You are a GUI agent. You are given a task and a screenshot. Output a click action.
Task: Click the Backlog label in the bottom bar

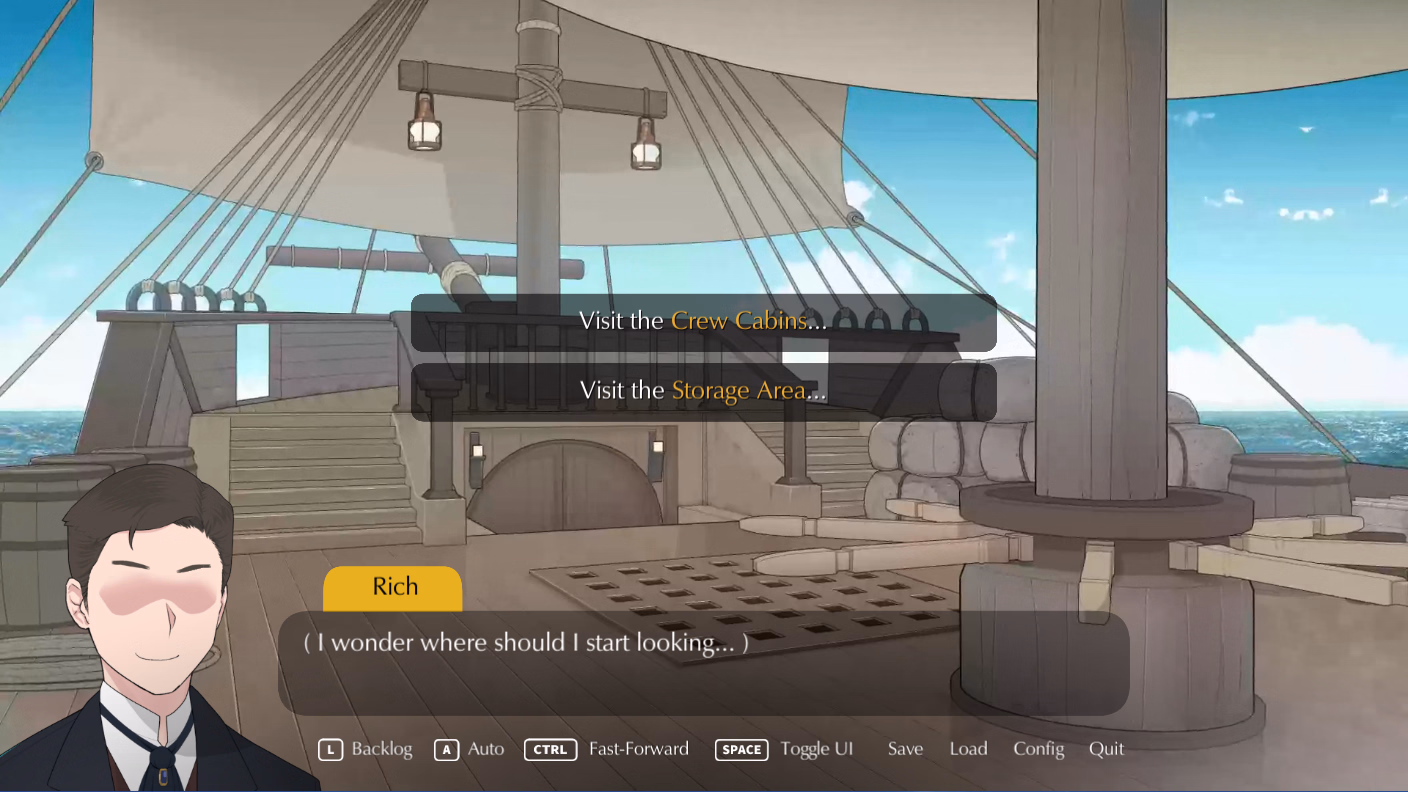383,749
